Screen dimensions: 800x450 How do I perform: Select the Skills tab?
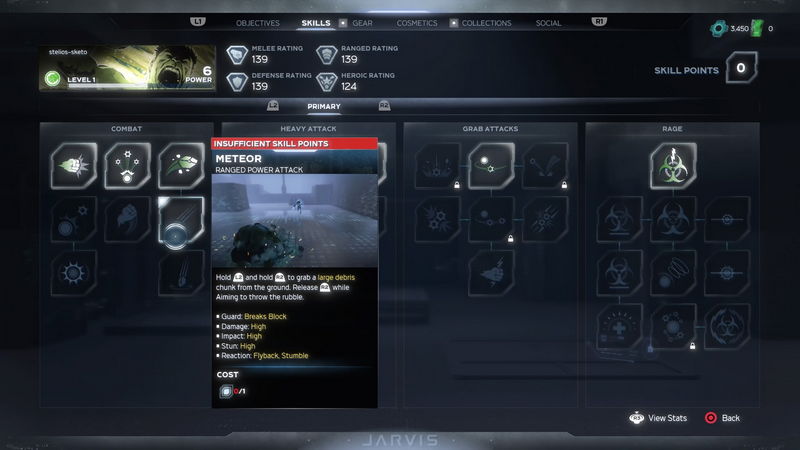click(x=316, y=23)
